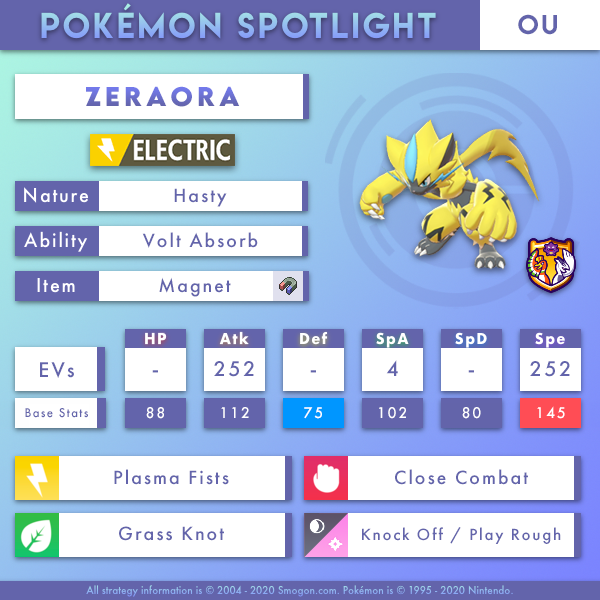Change the Hasty nature field
Image resolution: width=600 pixels, height=600 pixels.
point(198,196)
